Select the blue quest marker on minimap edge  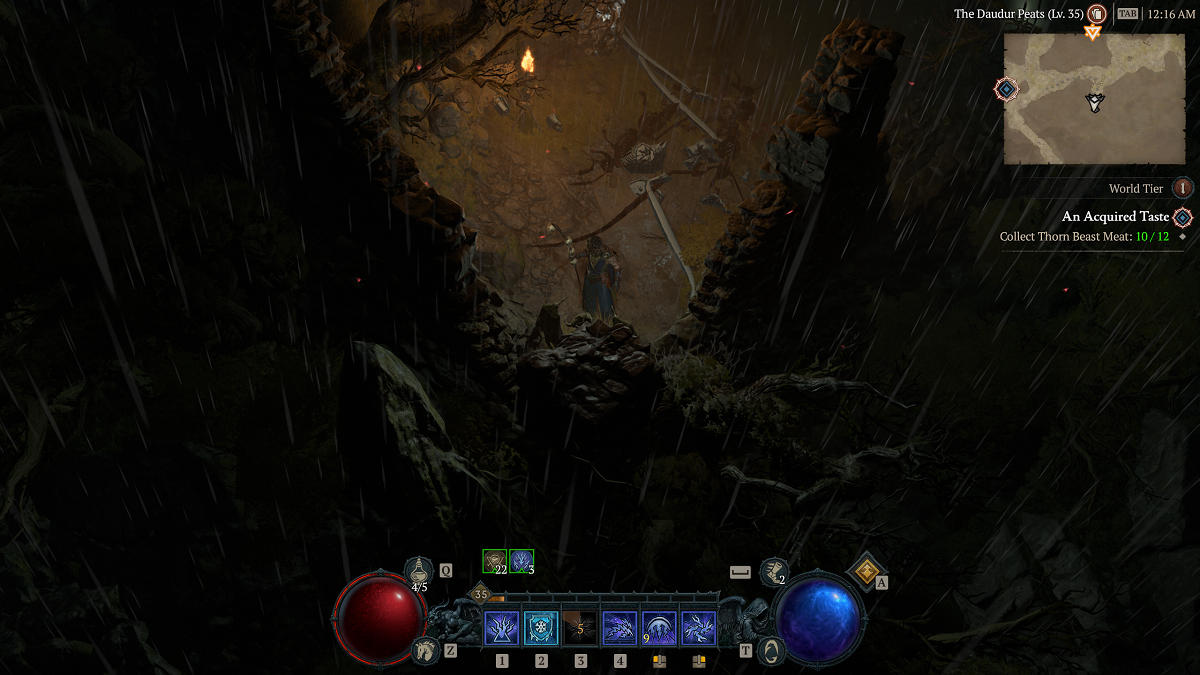click(1006, 90)
